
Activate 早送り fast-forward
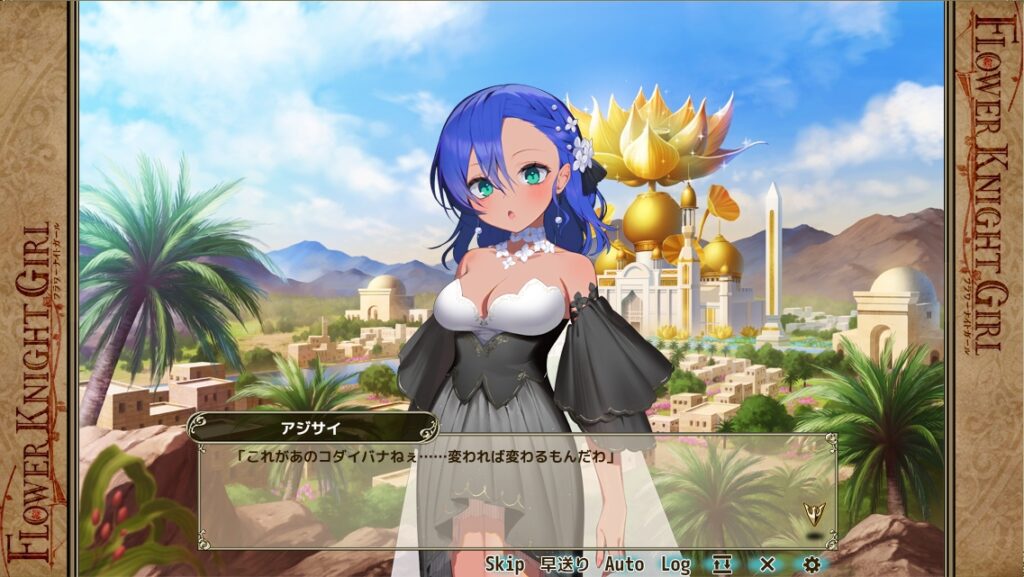tap(564, 565)
